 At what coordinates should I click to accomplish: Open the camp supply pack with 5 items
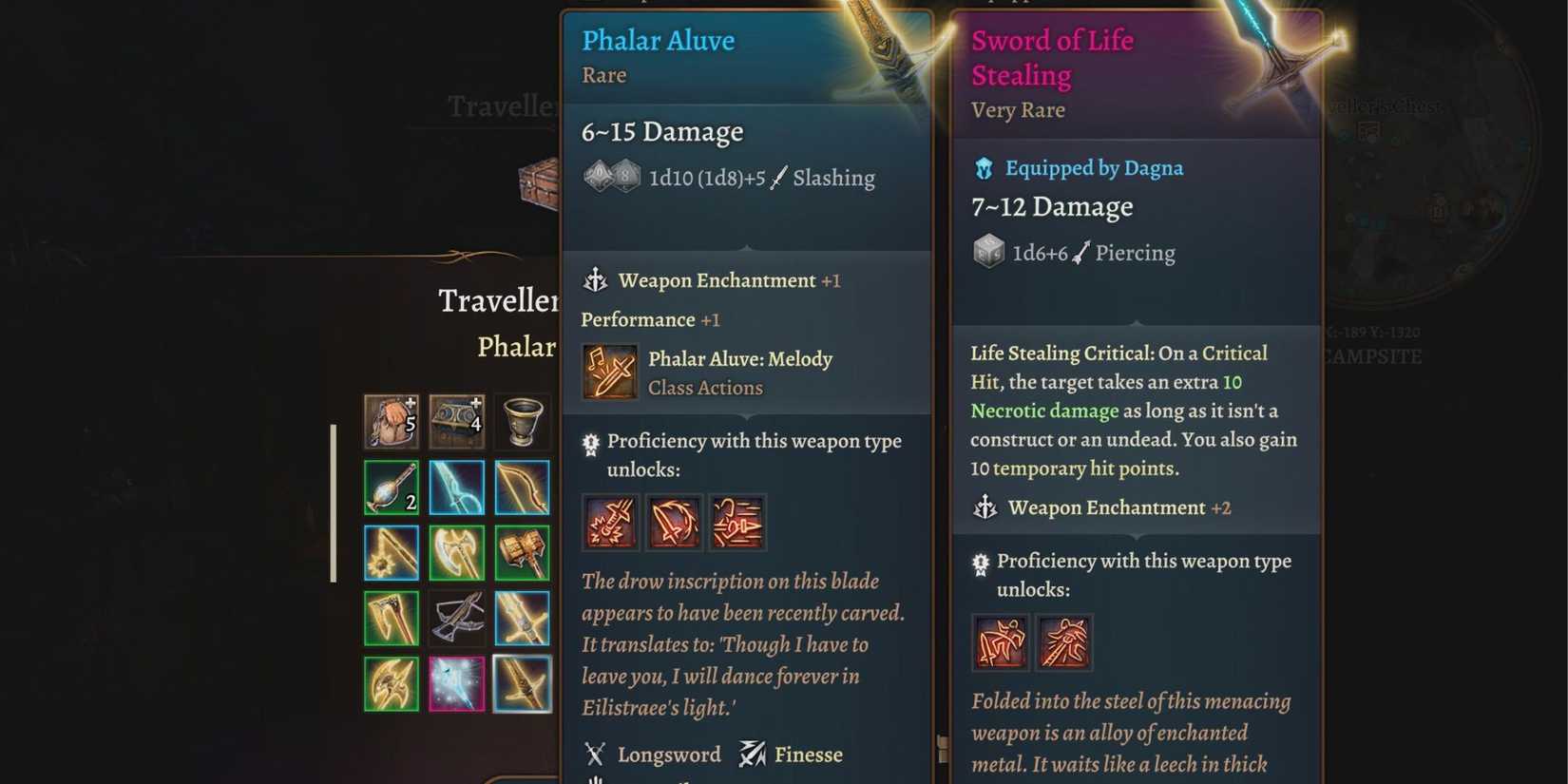(391, 422)
